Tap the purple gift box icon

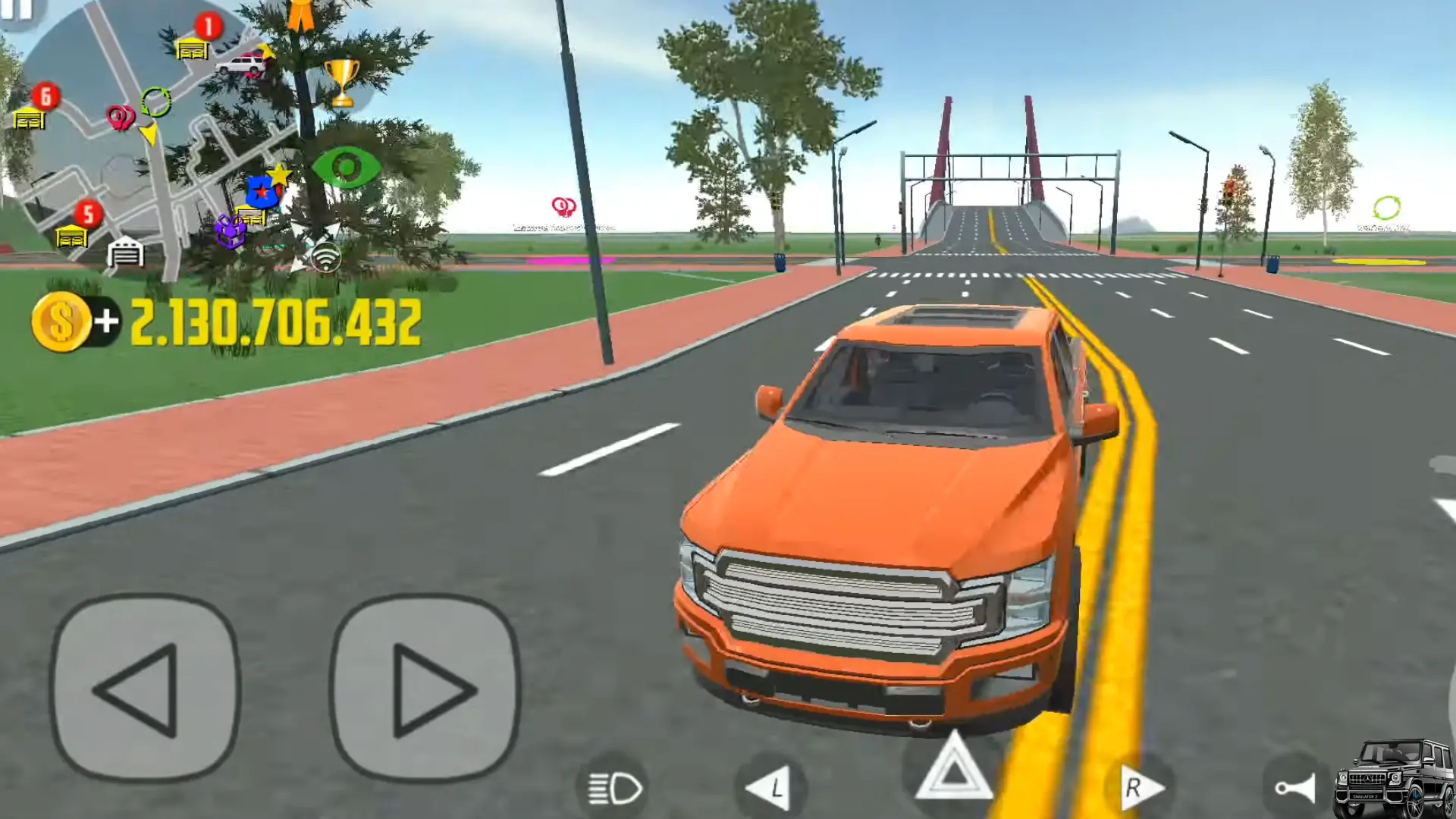pyautogui.click(x=230, y=231)
